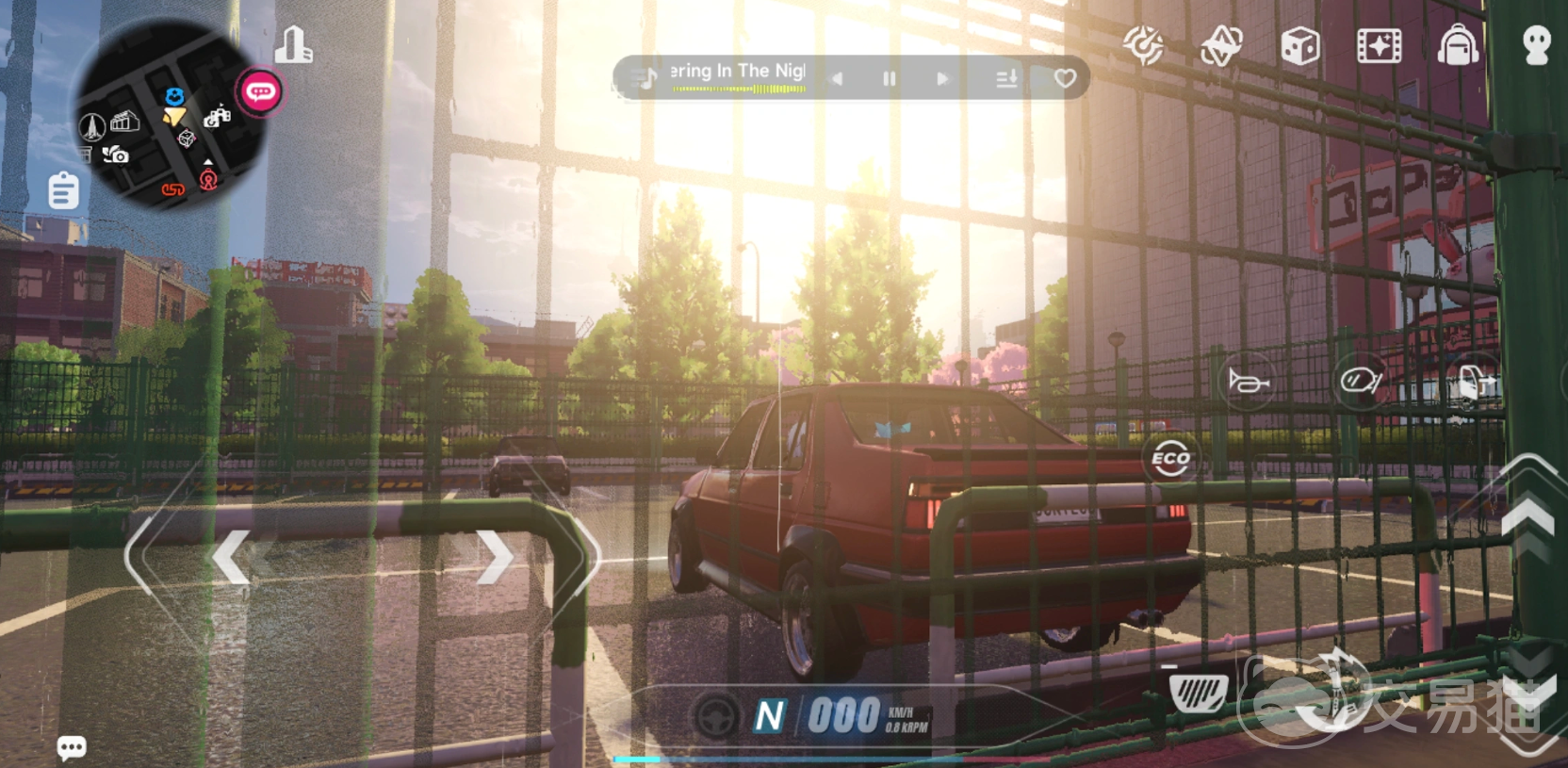
Task: Tap the side mirror view button
Action: [1361, 381]
